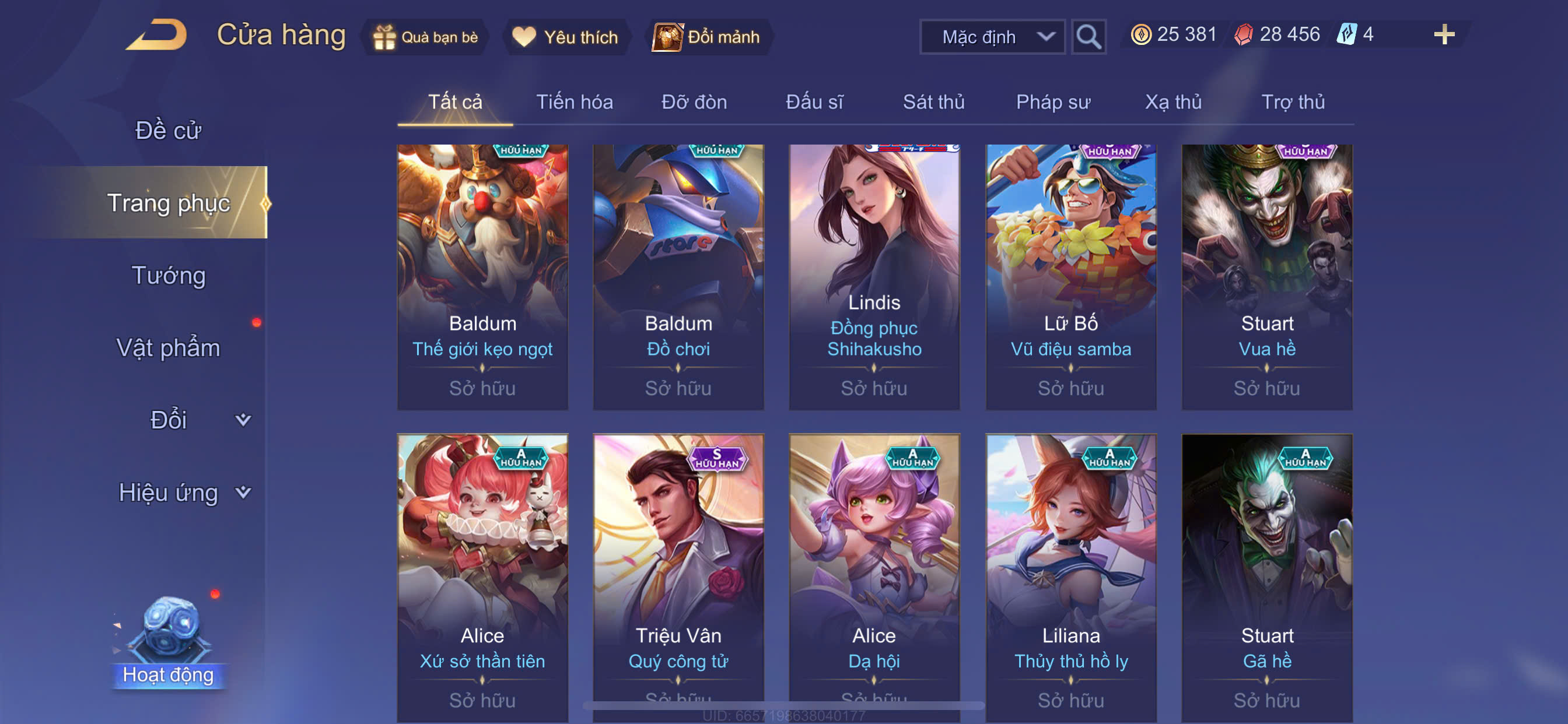This screenshot has width=1568, height=724.
Task: Select the Pháp sư tab
Action: pos(1052,101)
